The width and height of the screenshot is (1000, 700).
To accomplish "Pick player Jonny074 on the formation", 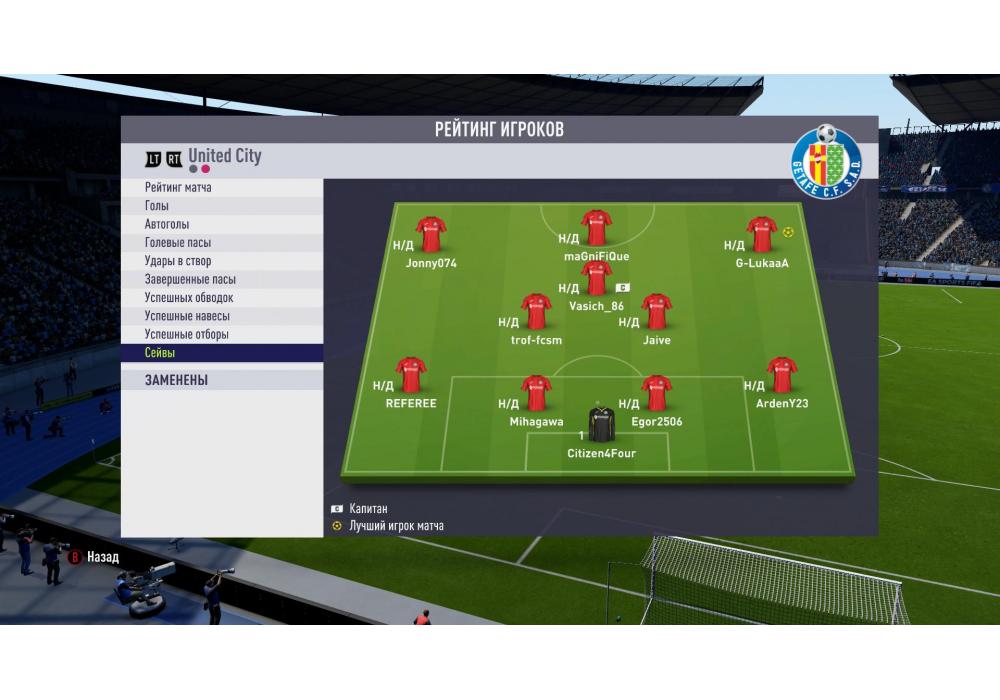I will pyautogui.click(x=431, y=234).
